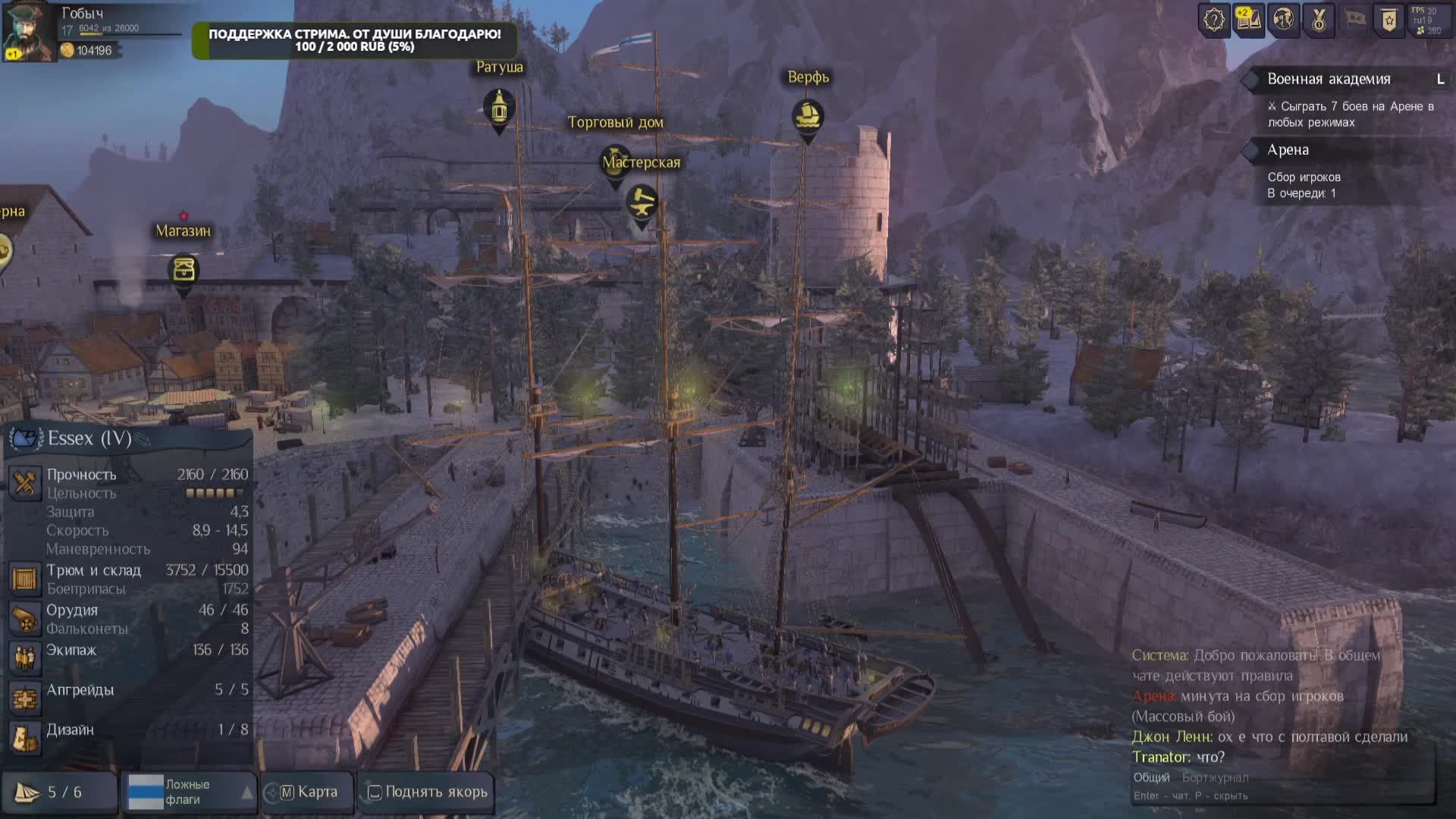Click the Гобыч captain portrait

28,32
